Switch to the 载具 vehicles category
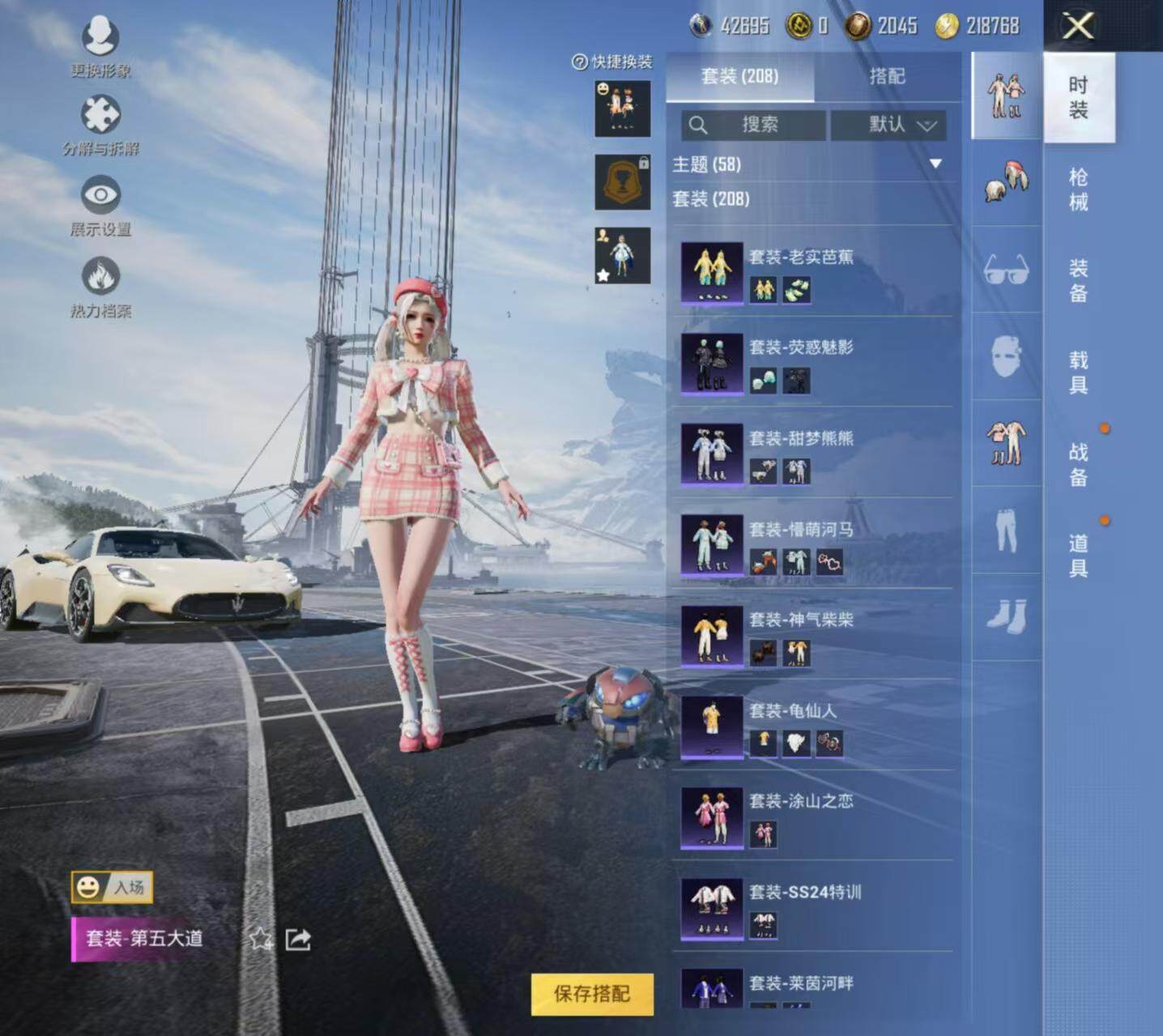Image resolution: width=1163 pixels, height=1036 pixels. [x=1078, y=373]
